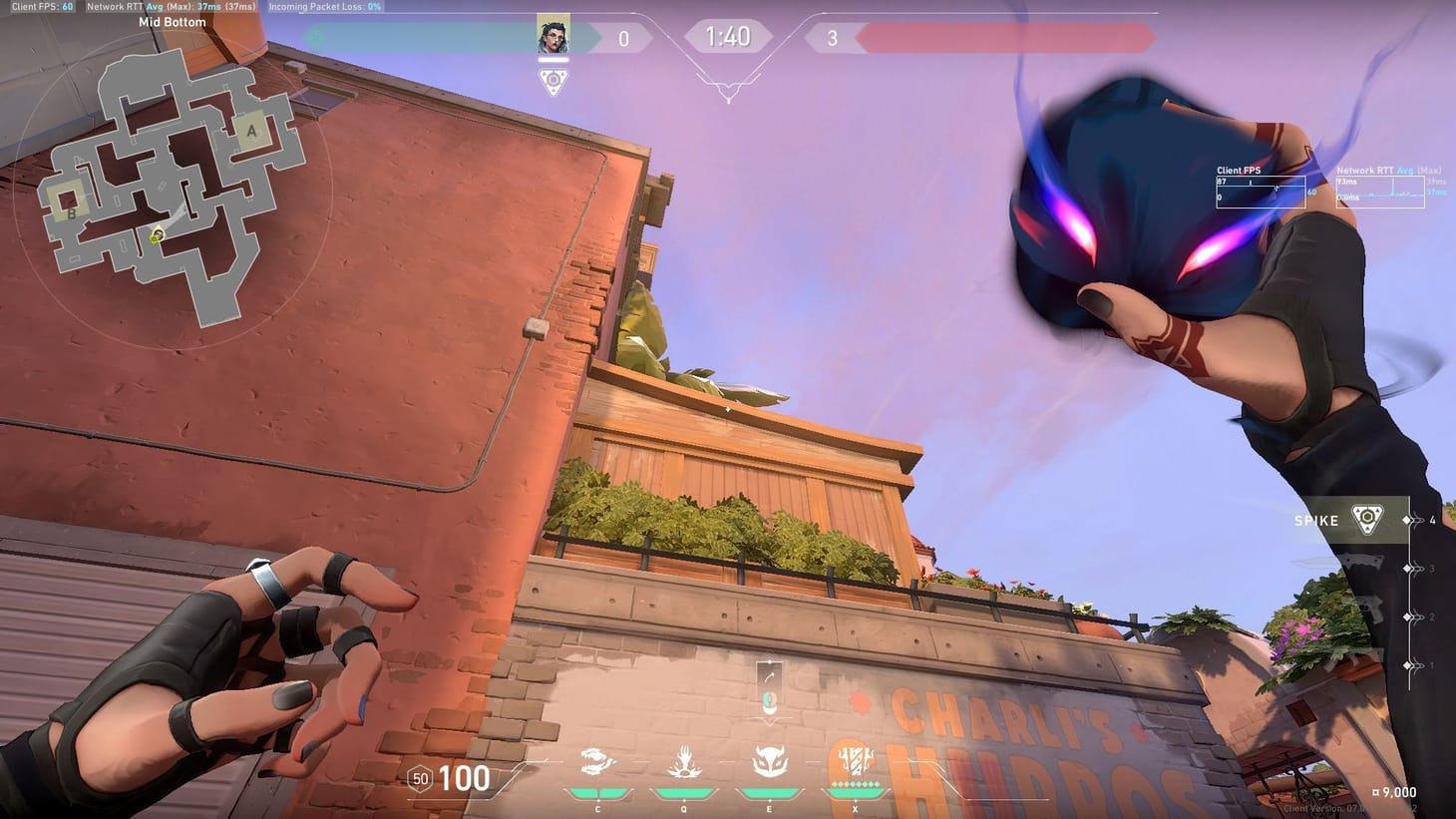
Task: Click the Spike icon in the inventory
Action: 1365,519
